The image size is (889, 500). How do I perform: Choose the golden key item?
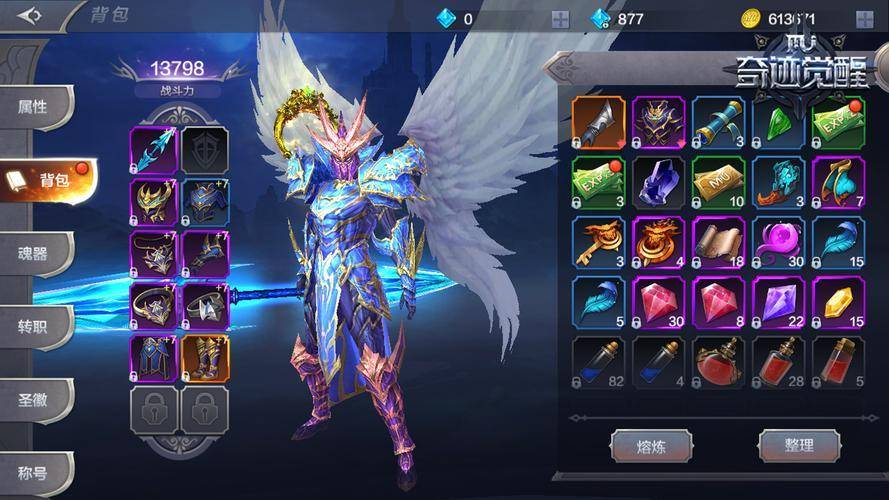click(x=599, y=243)
